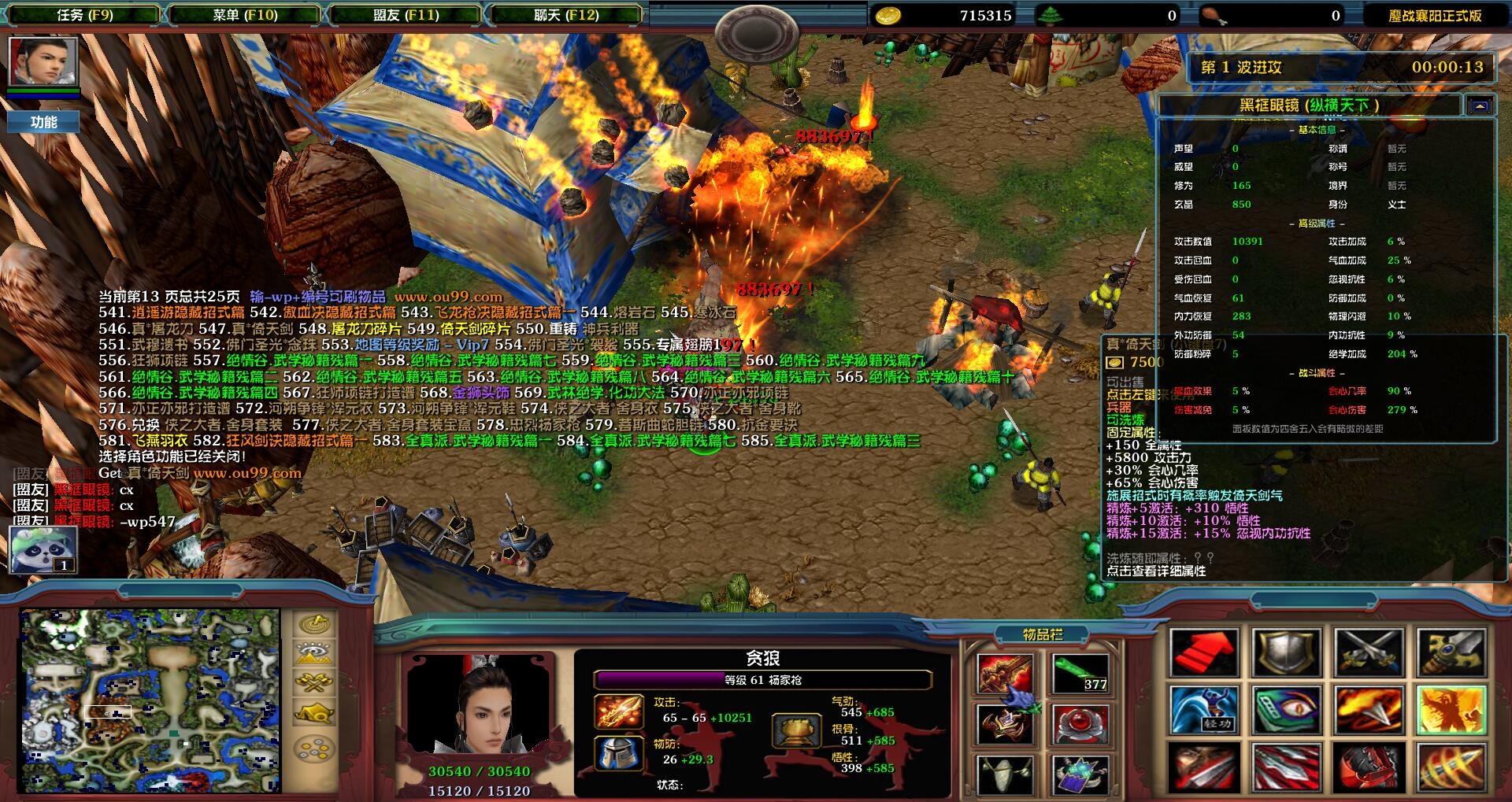Screen dimensions: 1512x802
Task: Select the hero portrait icon at top left
Action: 43,61
